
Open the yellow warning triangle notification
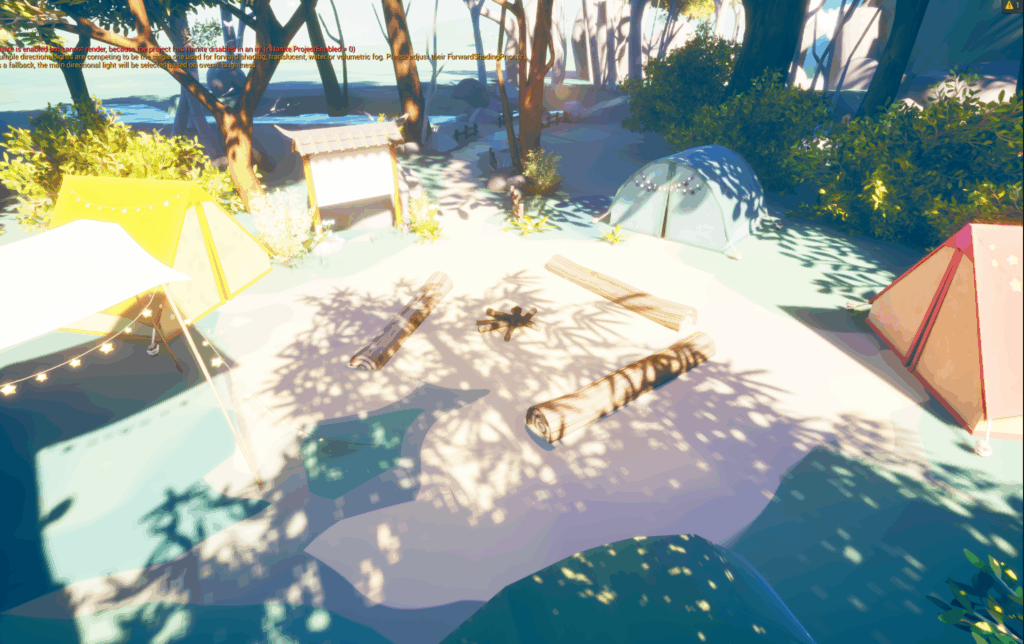coord(1008,6)
